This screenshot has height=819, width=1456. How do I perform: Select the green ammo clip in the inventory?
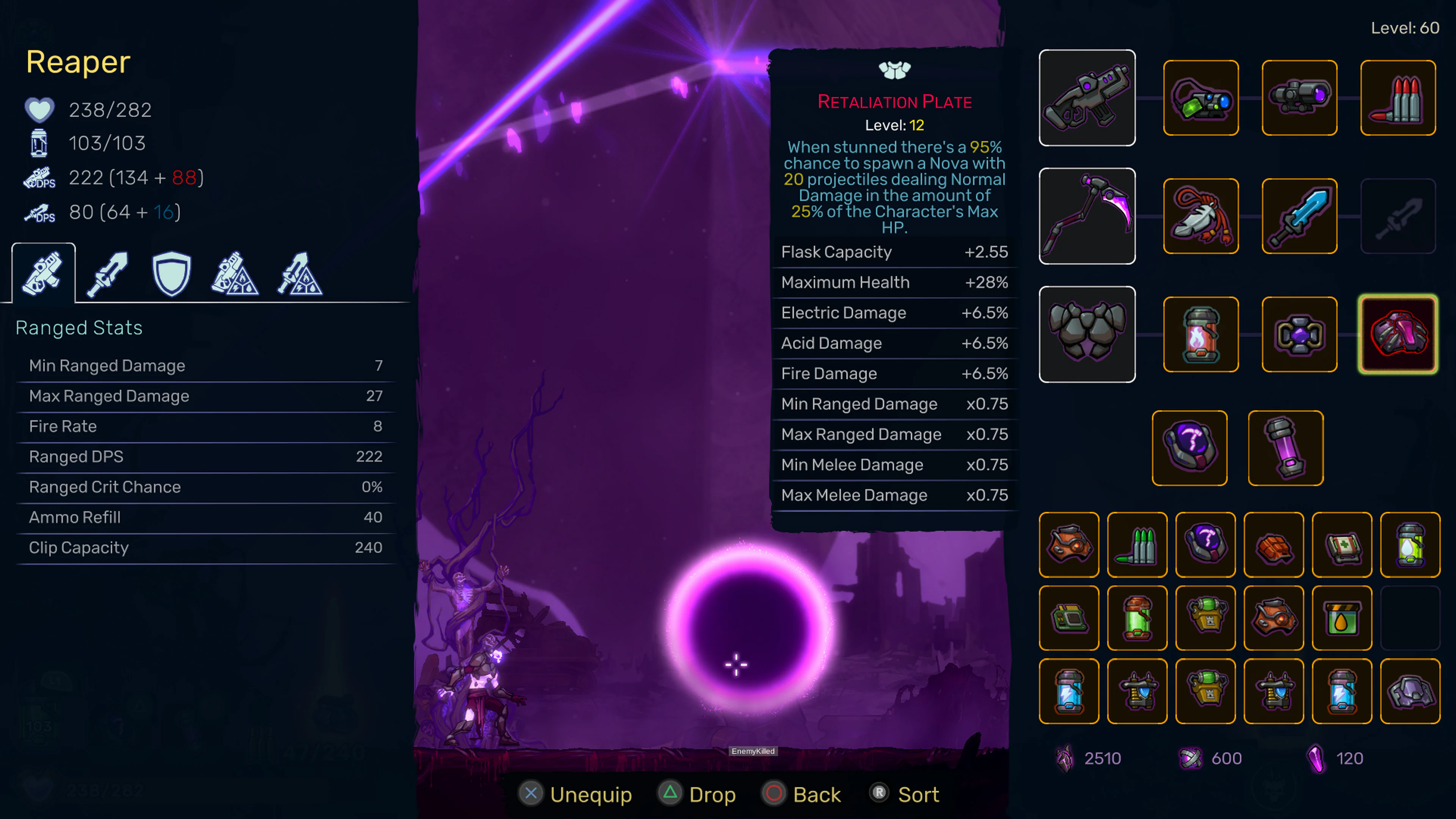tap(1137, 544)
